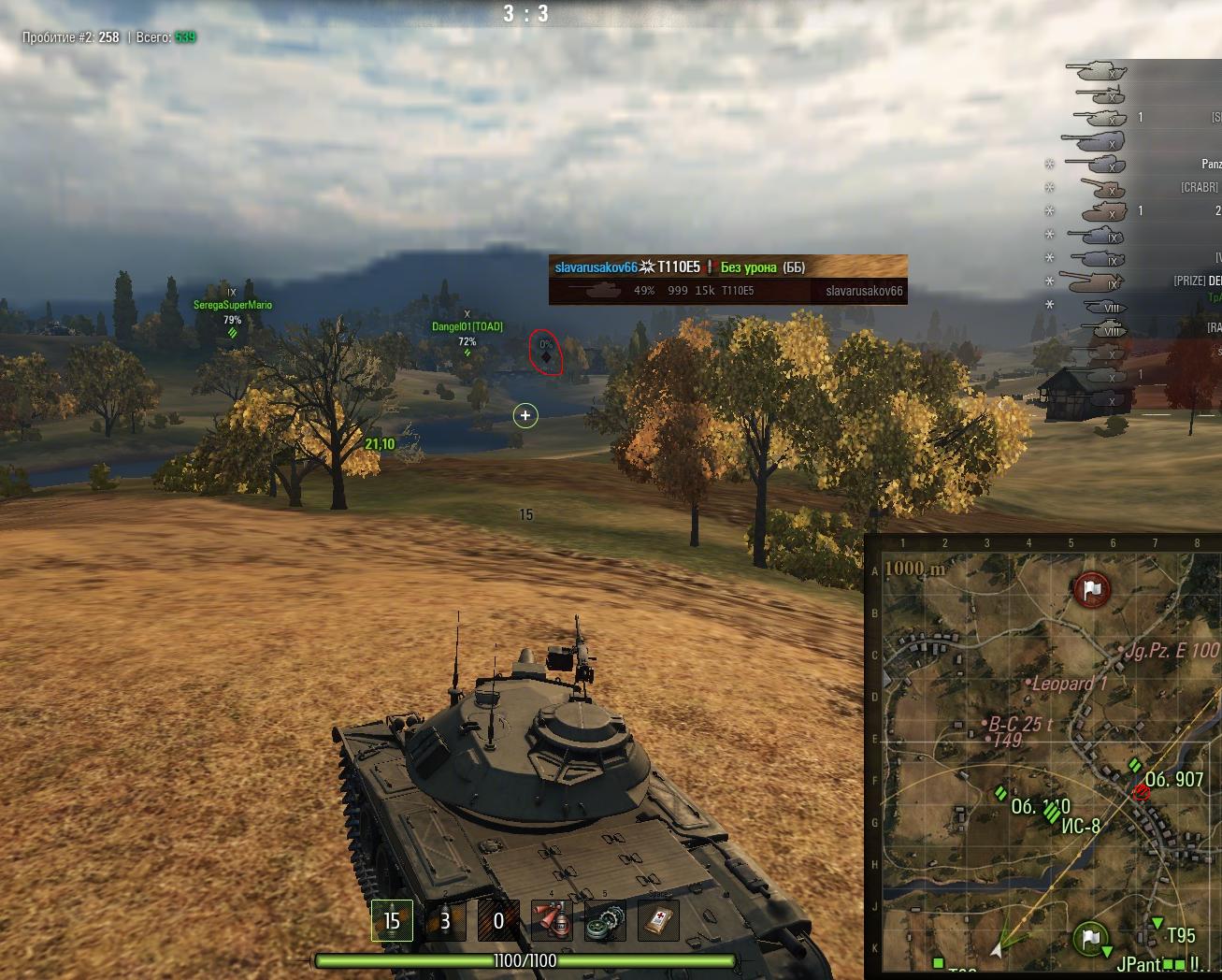
Task: Use the fire extinguisher consumable
Action: [x=552, y=921]
